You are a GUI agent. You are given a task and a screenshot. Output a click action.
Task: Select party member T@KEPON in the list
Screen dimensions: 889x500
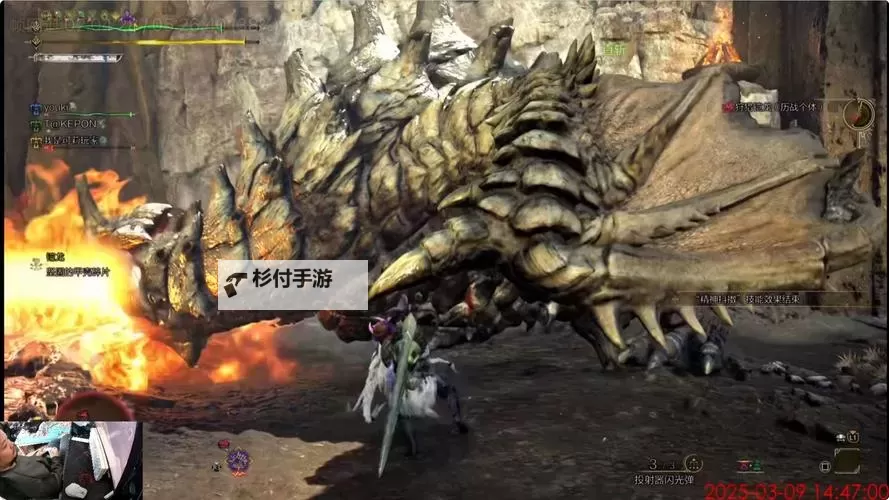(68, 124)
